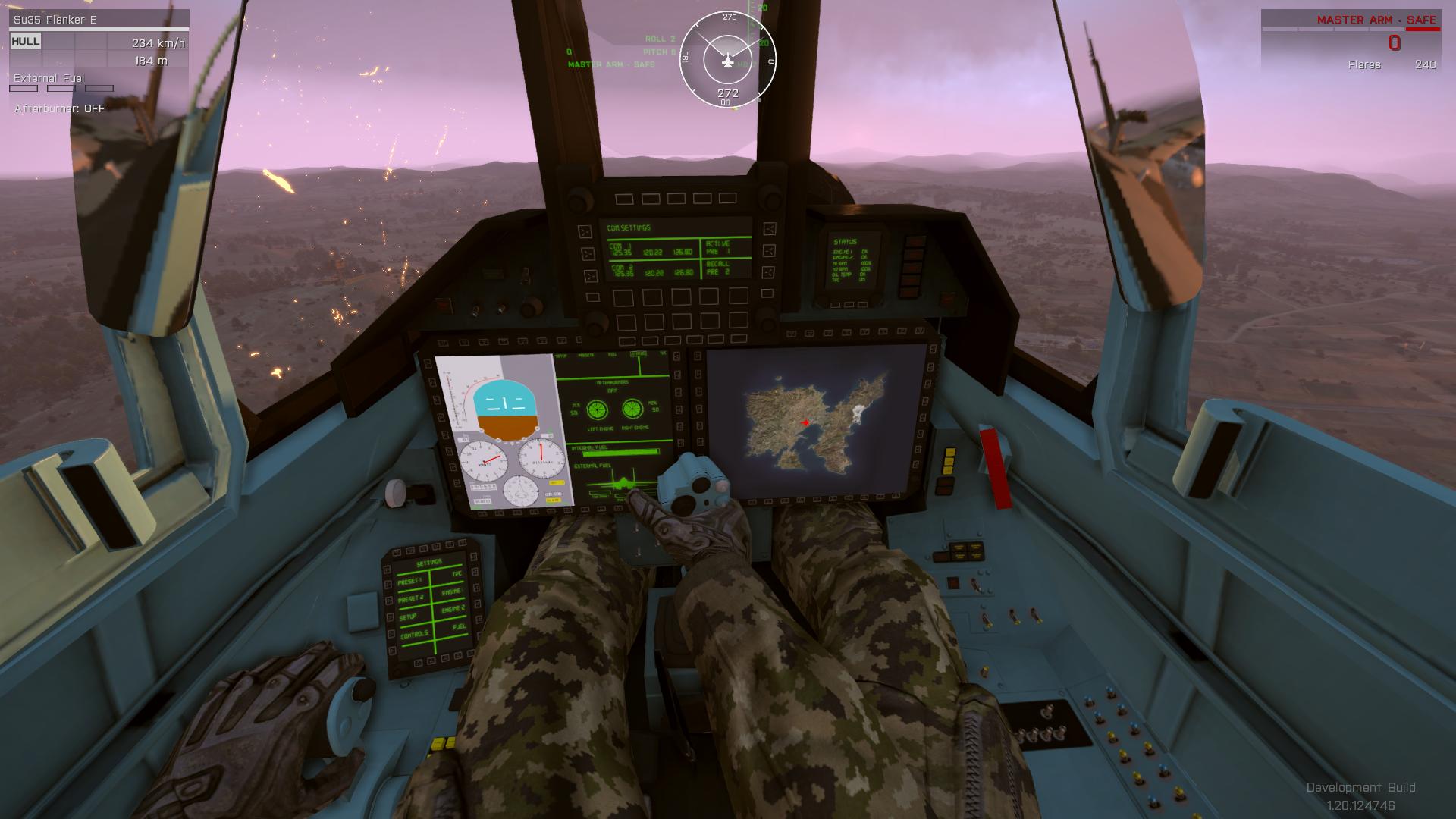
Task: Open SETUP on the settings display
Action: click(409, 617)
